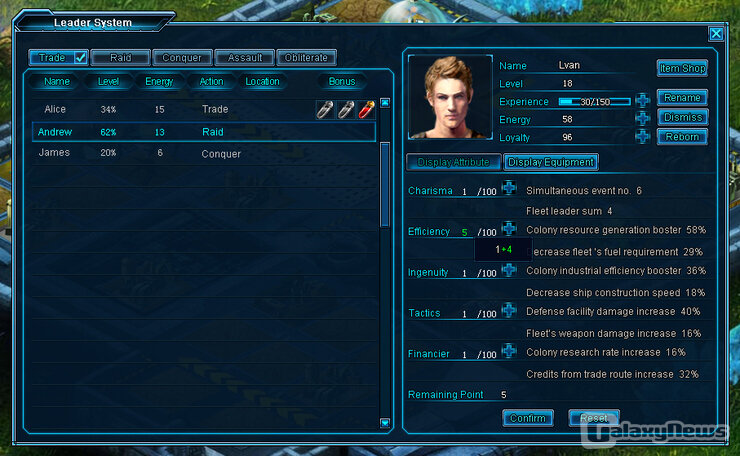Show the Display Attribute tab

(x=453, y=162)
